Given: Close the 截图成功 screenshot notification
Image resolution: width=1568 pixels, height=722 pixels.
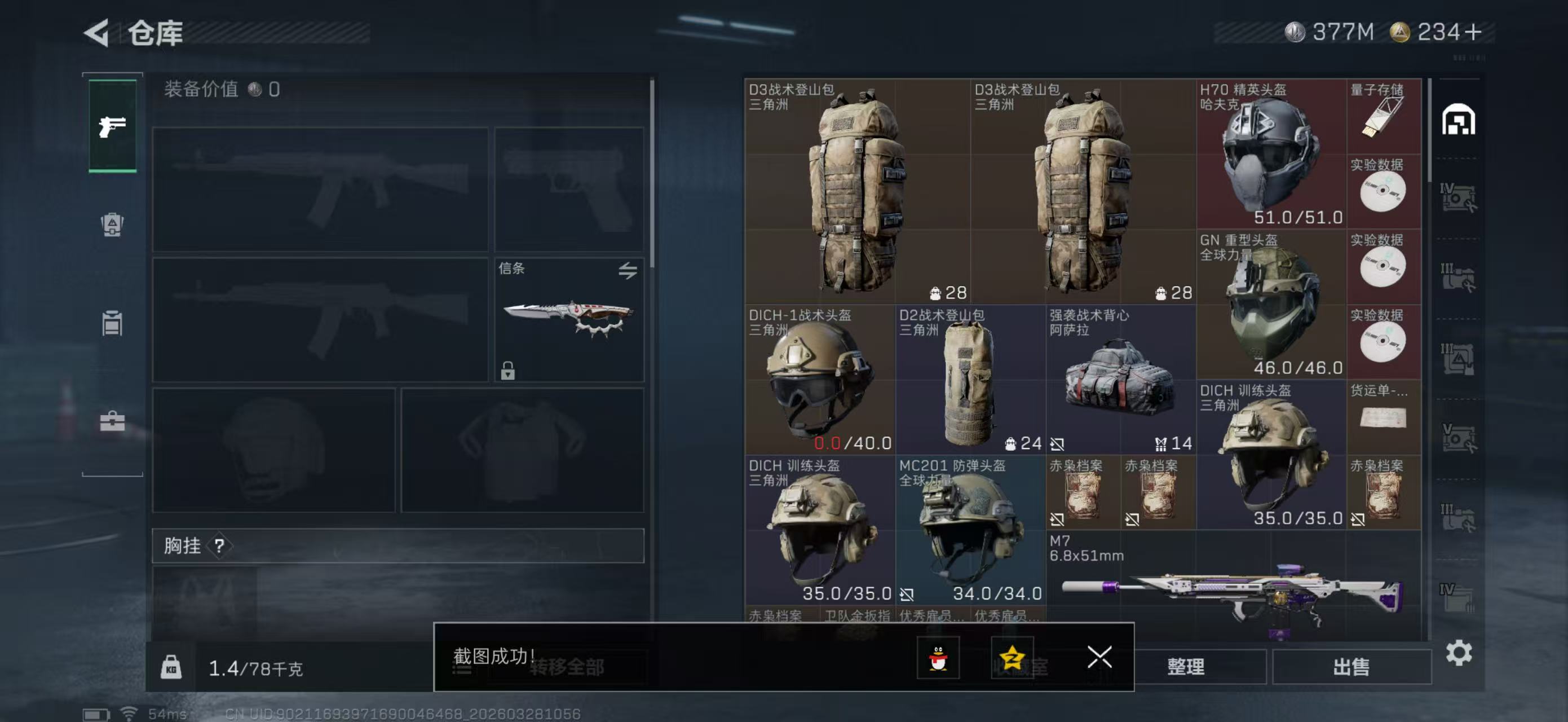Looking at the screenshot, I should (x=1099, y=657).
